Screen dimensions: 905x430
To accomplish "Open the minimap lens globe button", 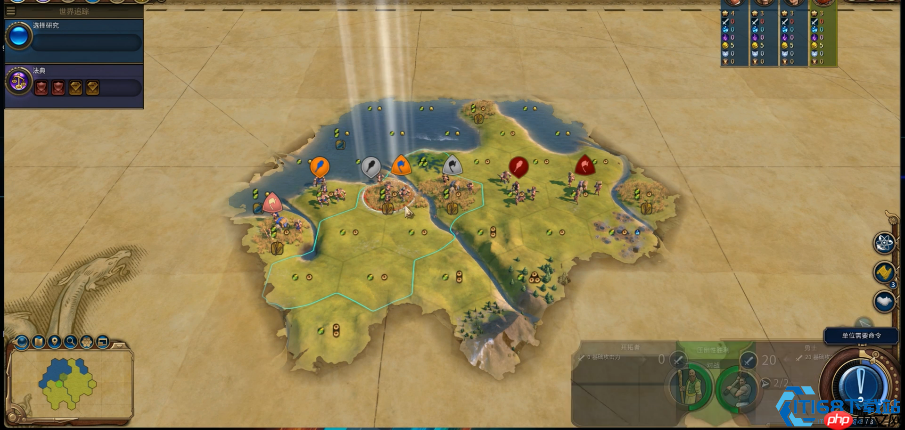I will (22, 343).
